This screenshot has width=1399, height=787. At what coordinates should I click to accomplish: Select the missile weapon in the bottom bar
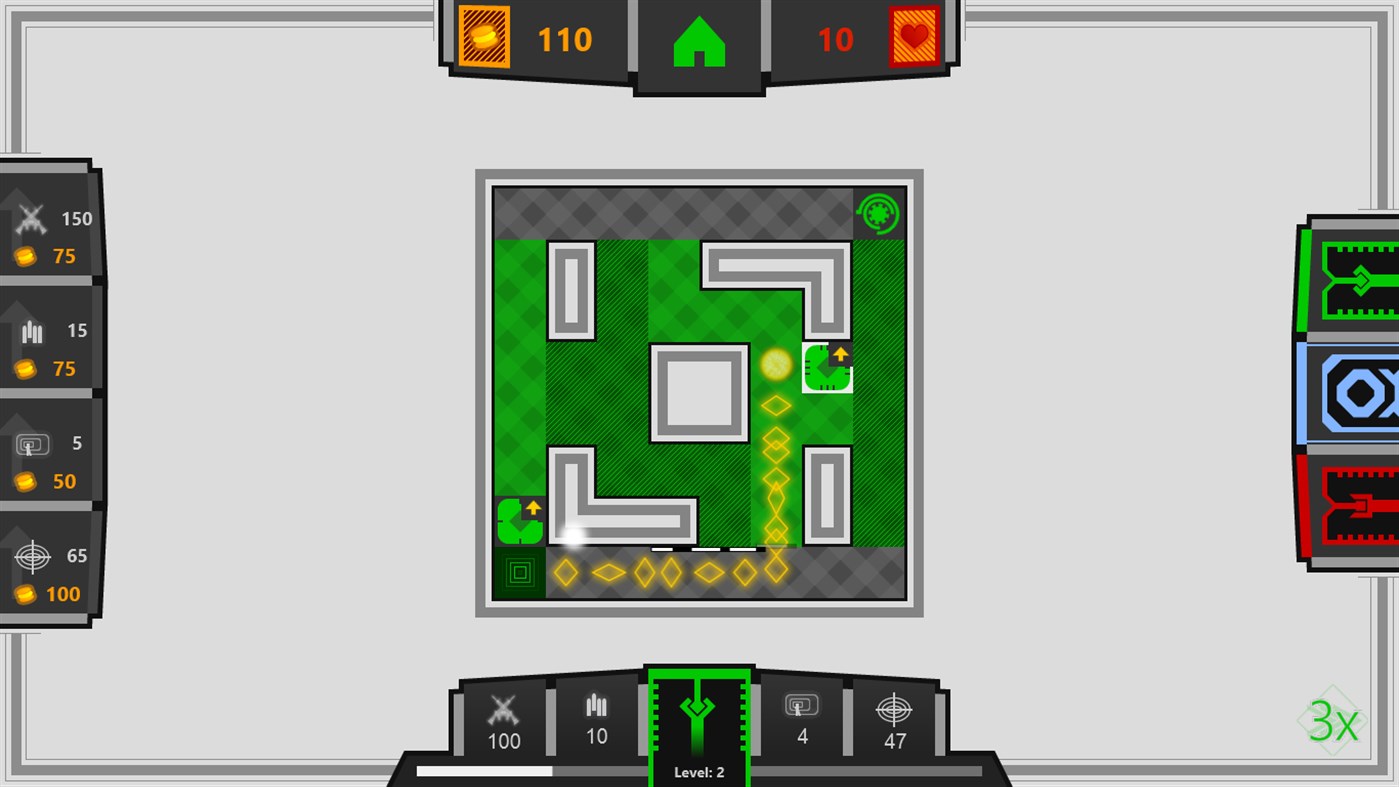(x=596, y=718)
